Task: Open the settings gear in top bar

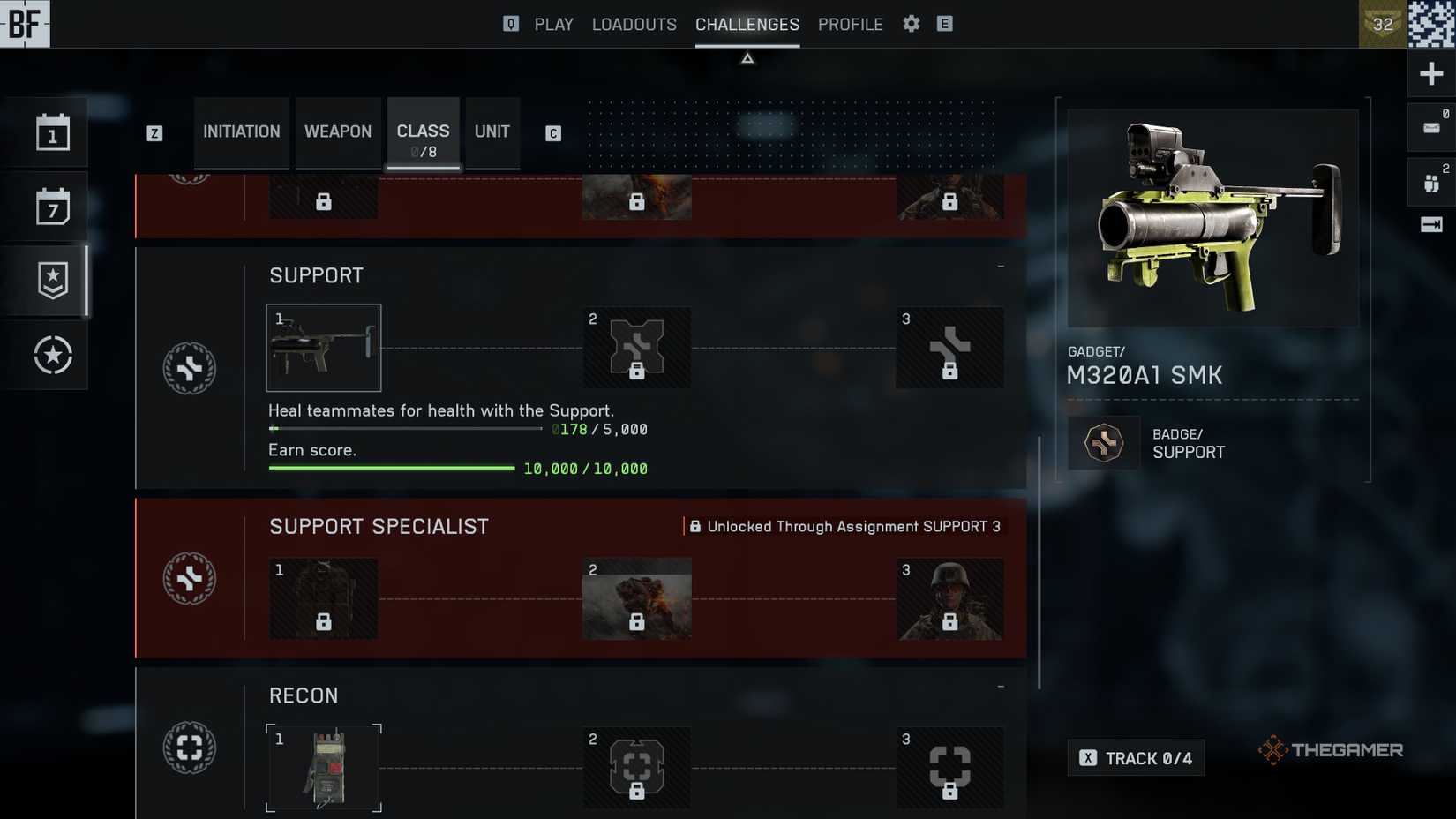Action: point(911,24)
